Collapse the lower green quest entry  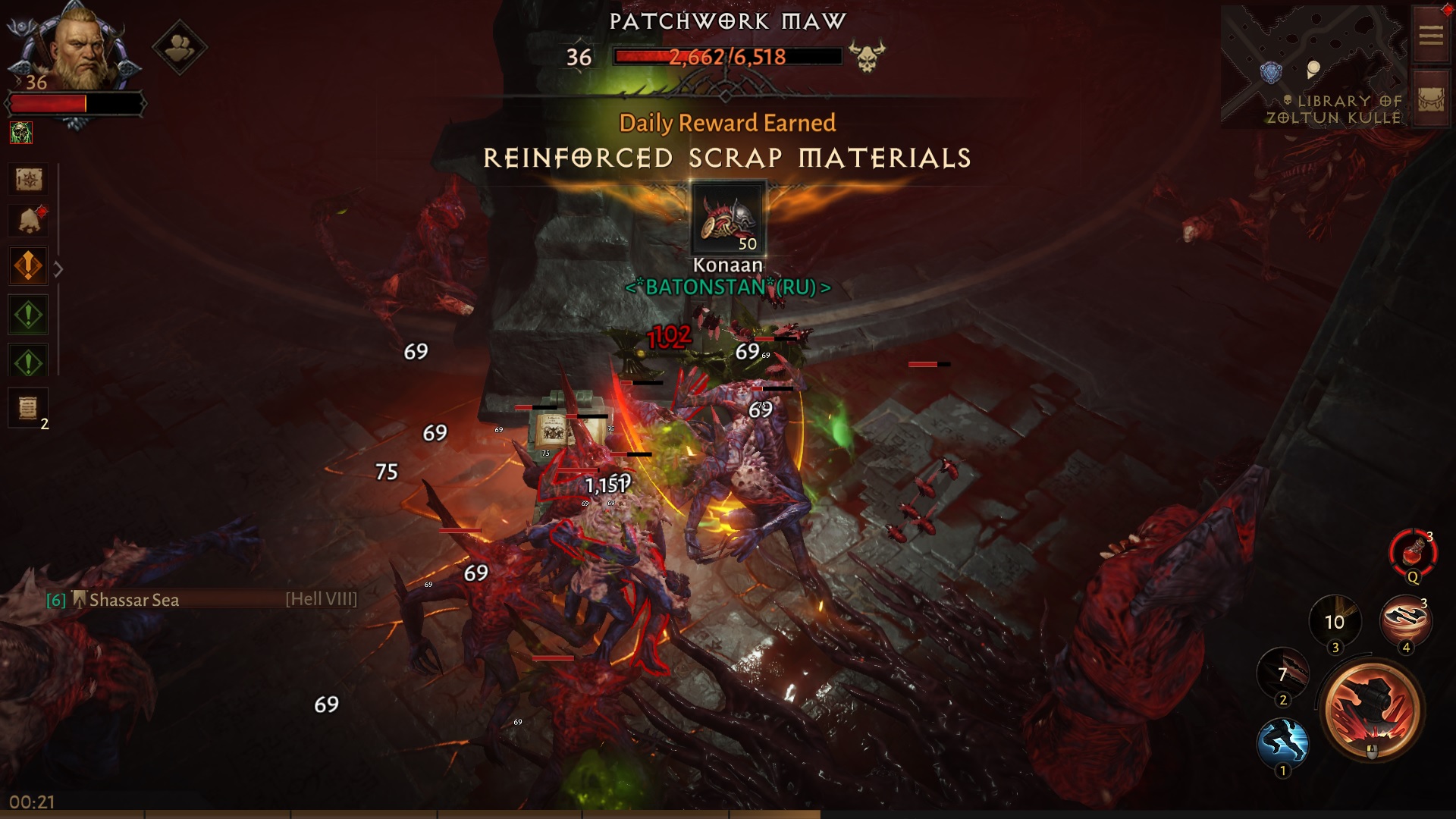(x=28, y=360)
